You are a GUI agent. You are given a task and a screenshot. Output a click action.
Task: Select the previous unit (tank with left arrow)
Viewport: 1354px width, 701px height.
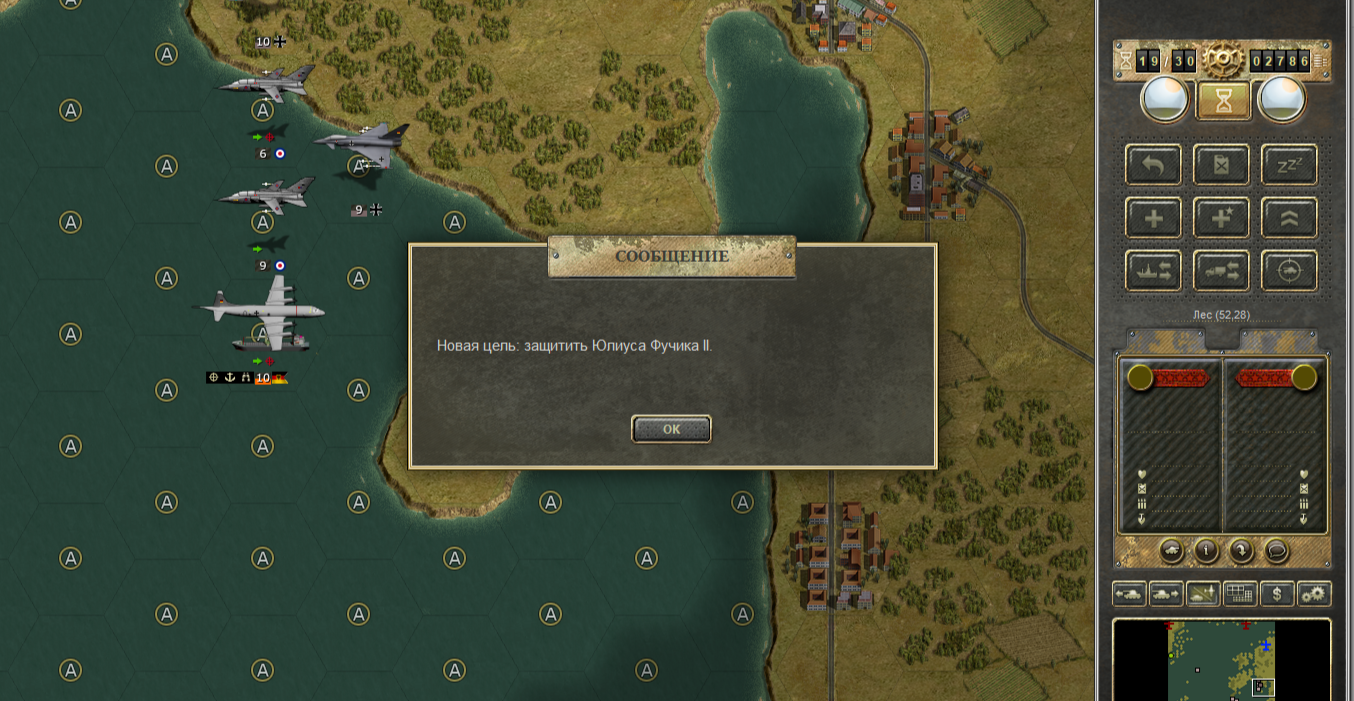[1129, 594]
